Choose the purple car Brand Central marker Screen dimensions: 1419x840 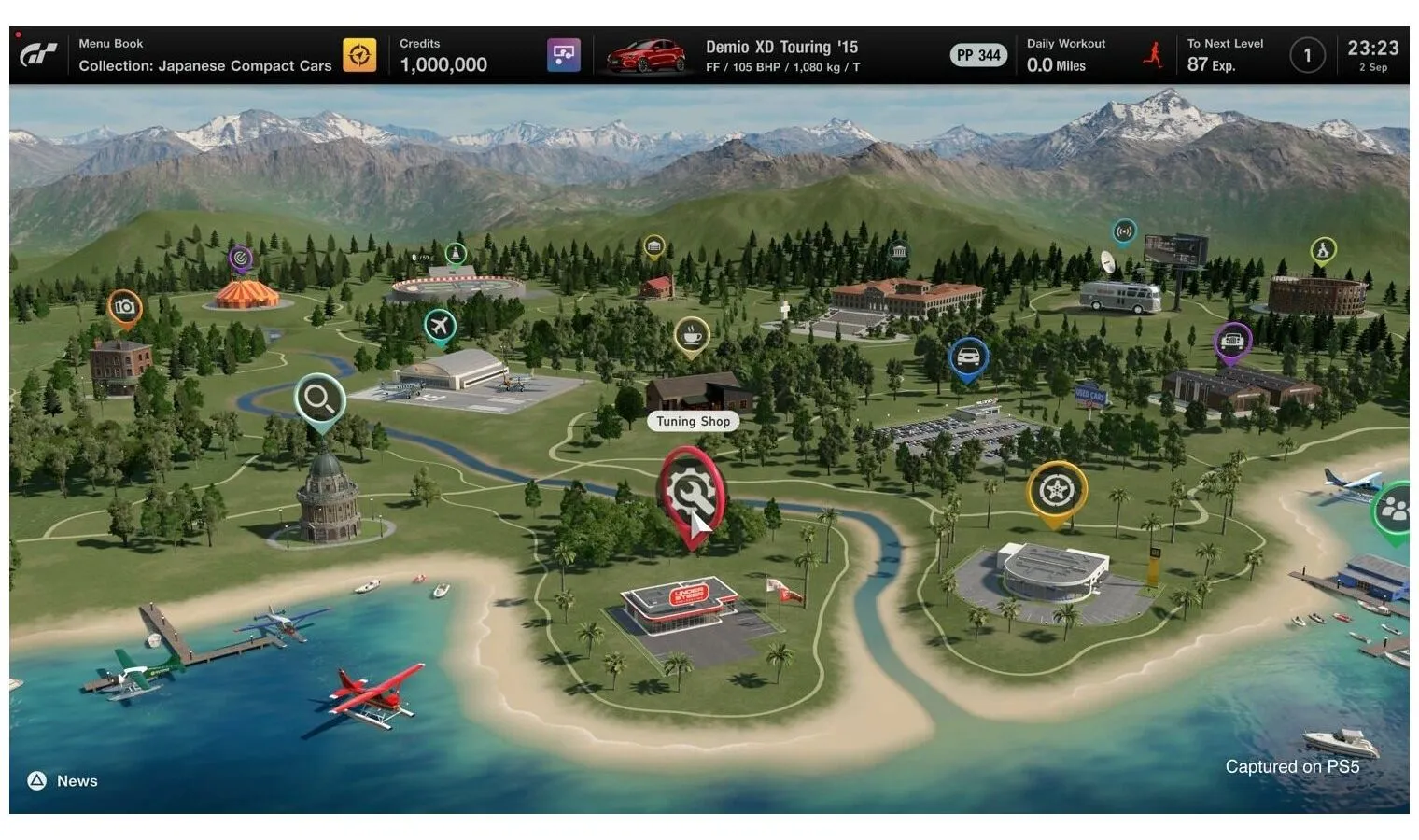click(x=1232, y=341)
